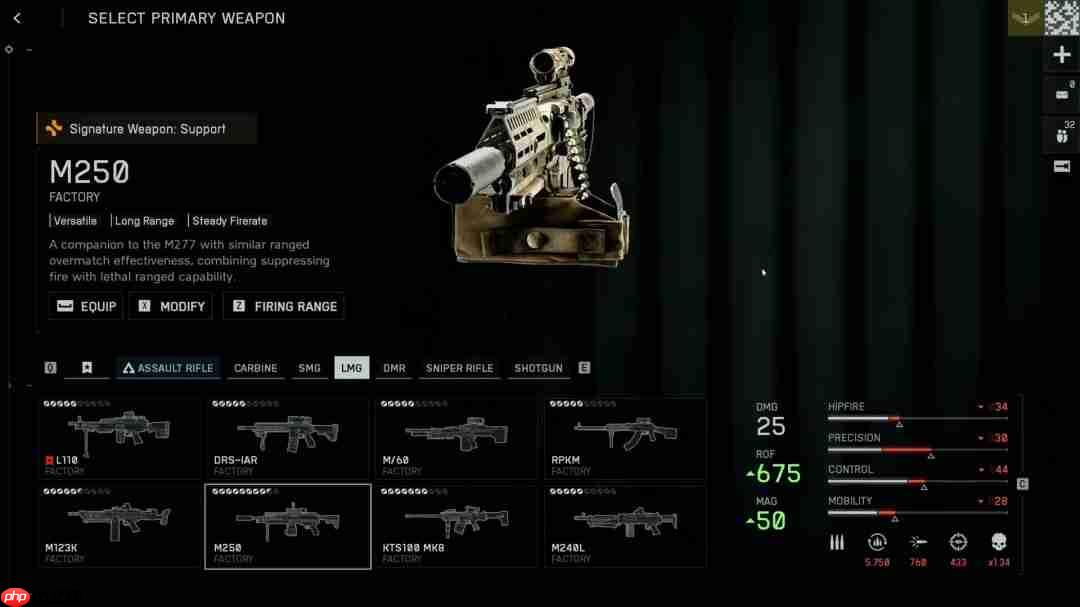Choose the DRS-IAR weapon tile
Screen dimensions: 1080x607
coord(288,439)
